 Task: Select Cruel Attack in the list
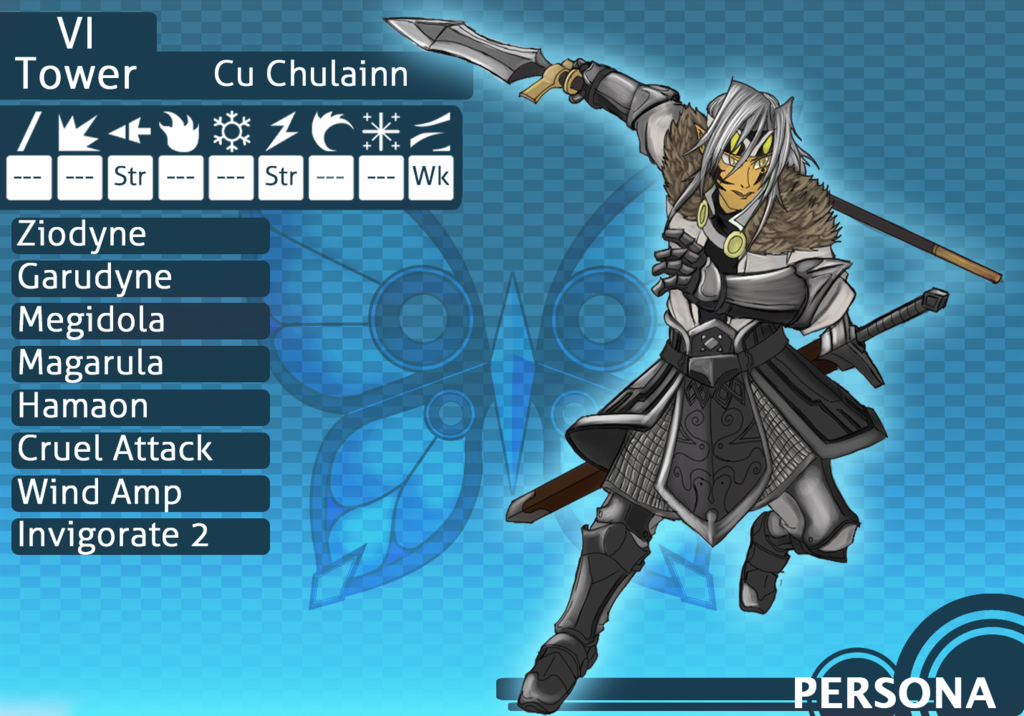click(x=140, y=450)
